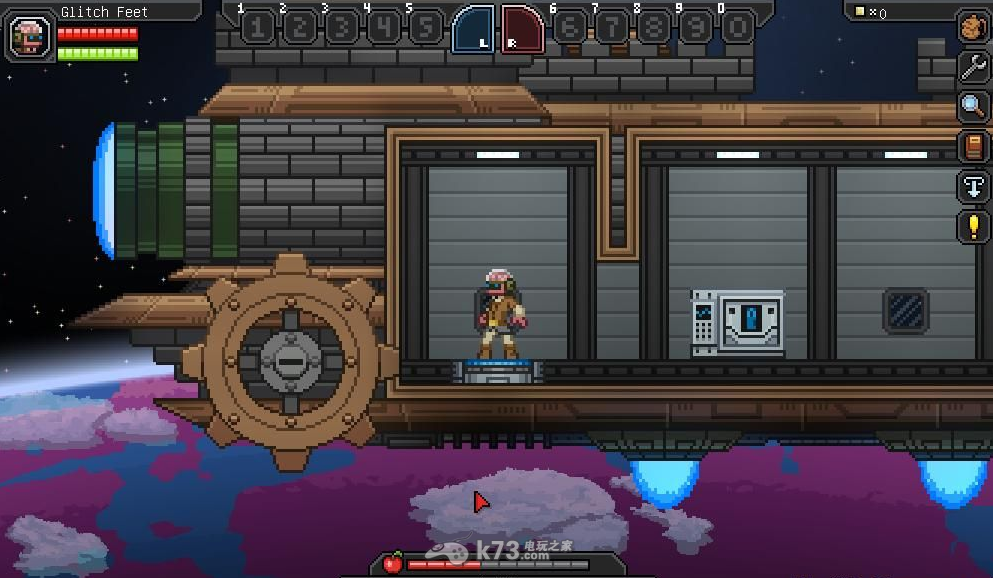The image size is (993, 578).
Task: Click hotbar slot 0
Action: click(x=738, y=27)
